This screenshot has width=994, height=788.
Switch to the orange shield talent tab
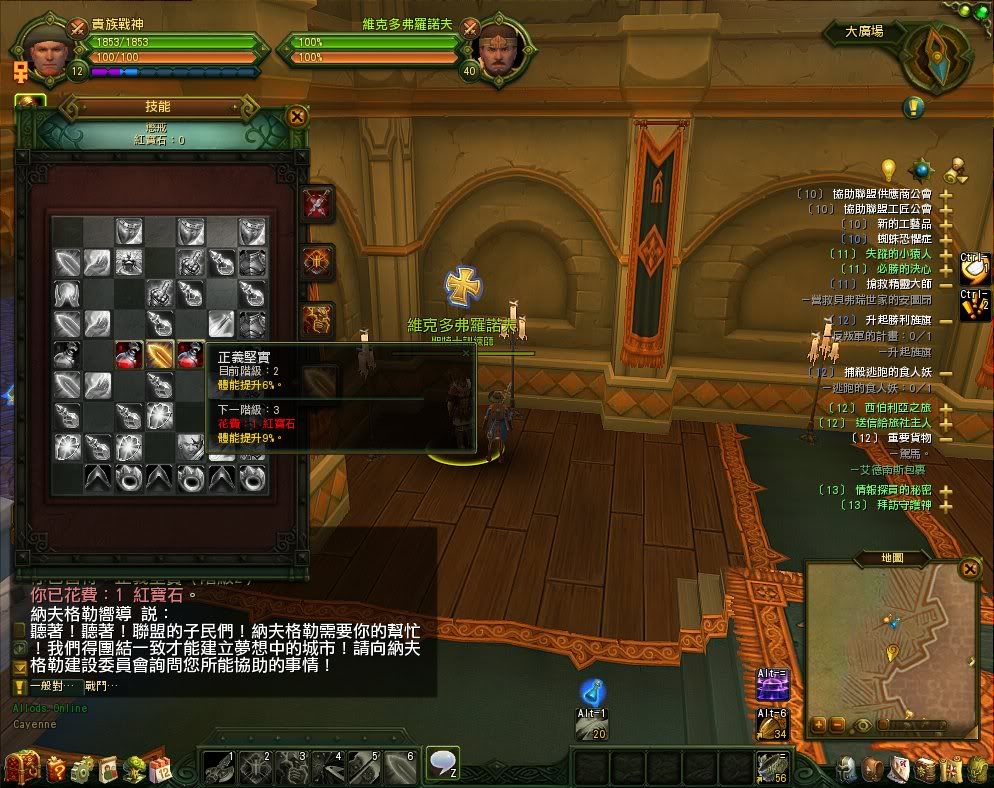click(x=319, y=263)
